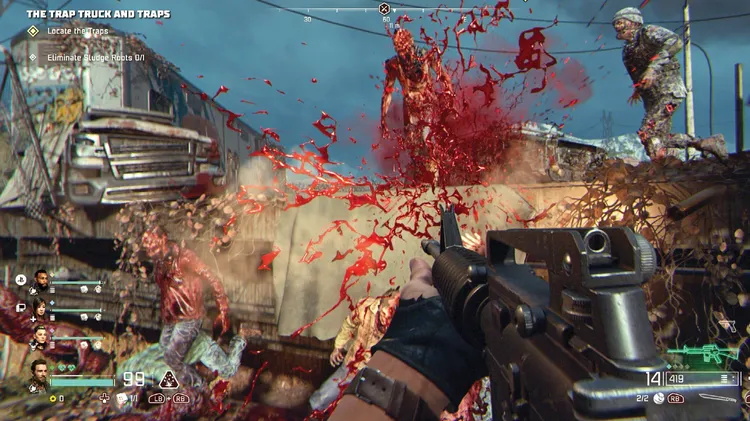
Task: Select your own character portrait
Action: (x=39, y=374)
